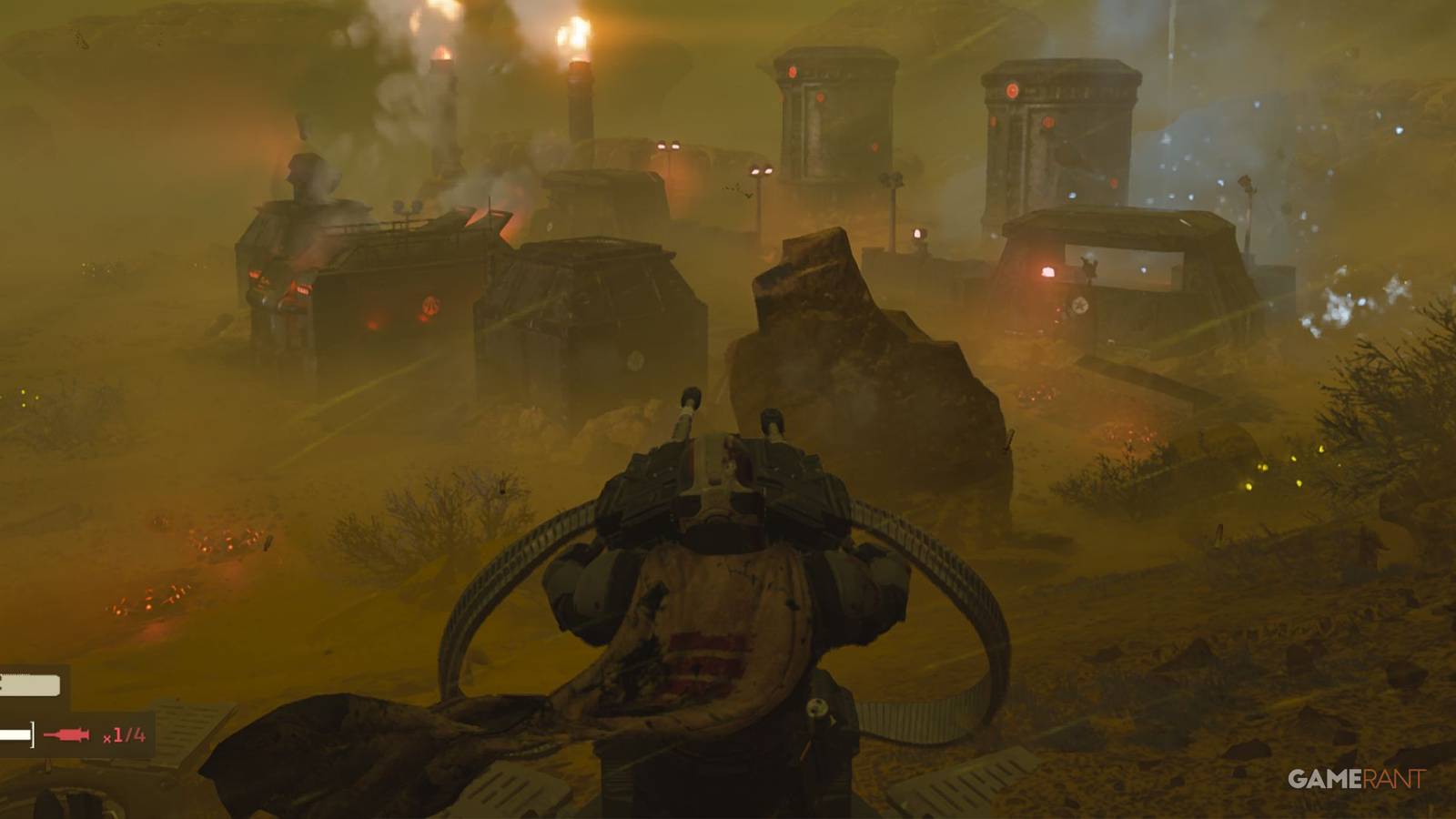Click the white emblem on the dark central bunker
The width and height of the screenshot is (1456, 819).
click(x=634, y=358)
